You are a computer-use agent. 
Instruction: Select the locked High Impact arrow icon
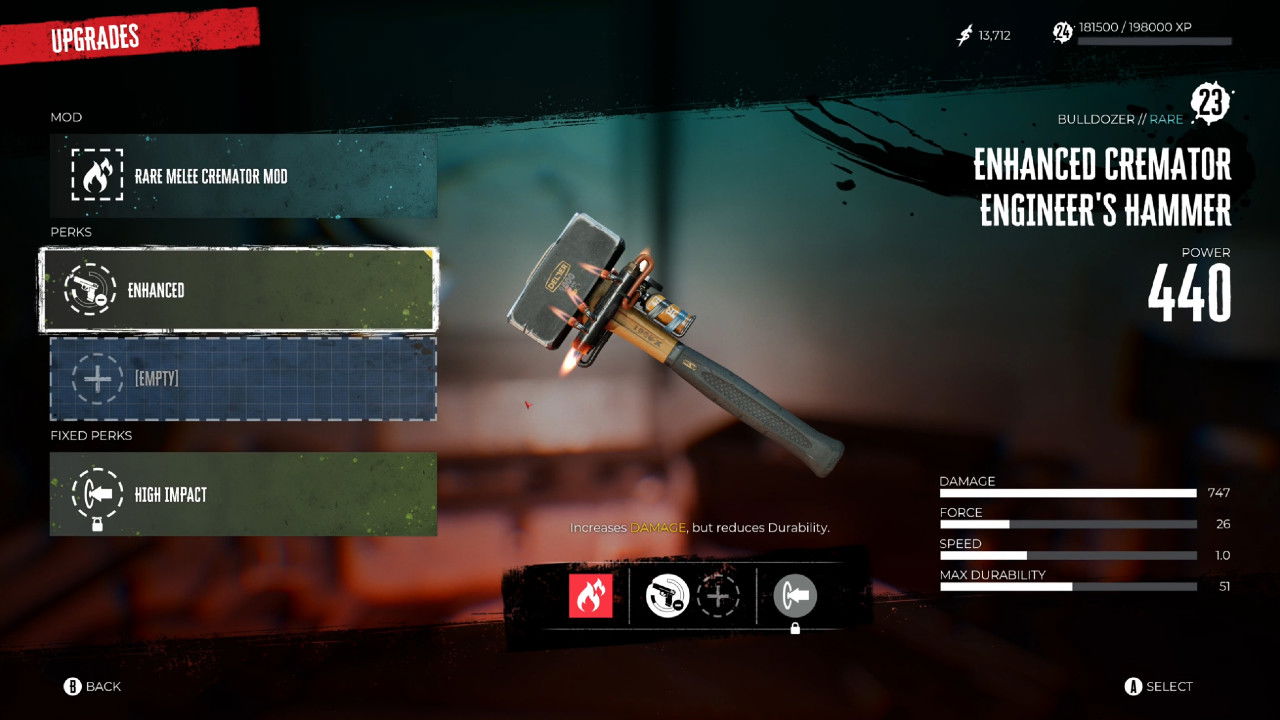pyautogui.click(x=795, y=597)
